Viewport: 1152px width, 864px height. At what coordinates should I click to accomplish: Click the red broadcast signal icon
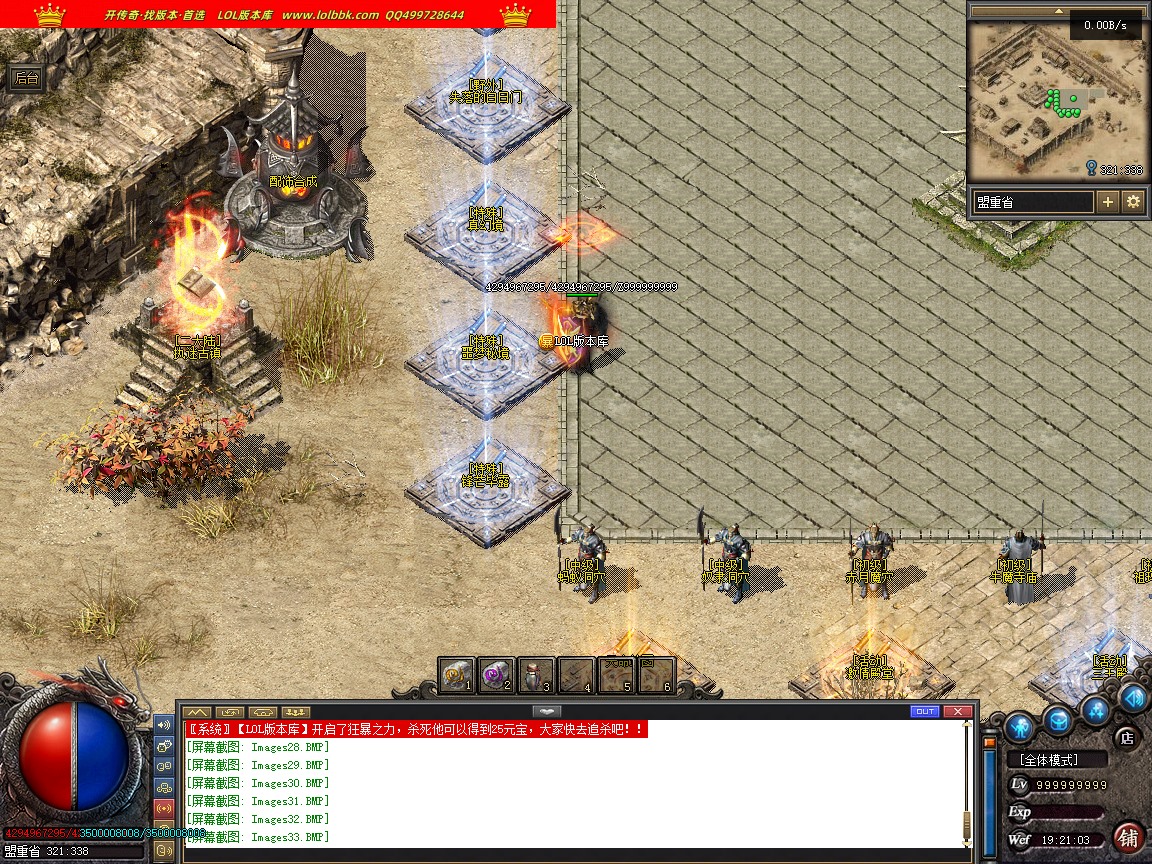(164, 807)
